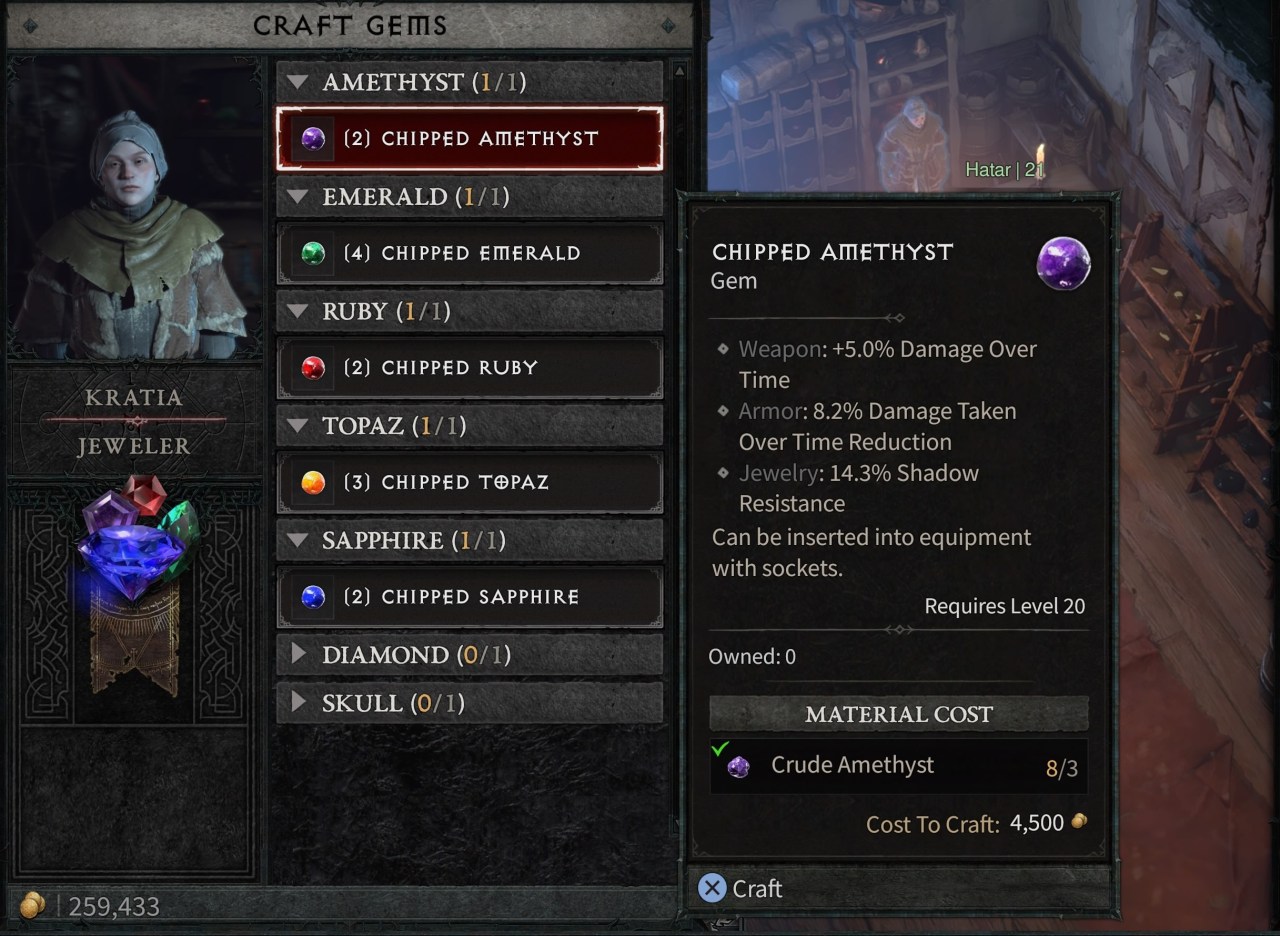Select the Chipped Amethyst entry in the list

point(470,139)
